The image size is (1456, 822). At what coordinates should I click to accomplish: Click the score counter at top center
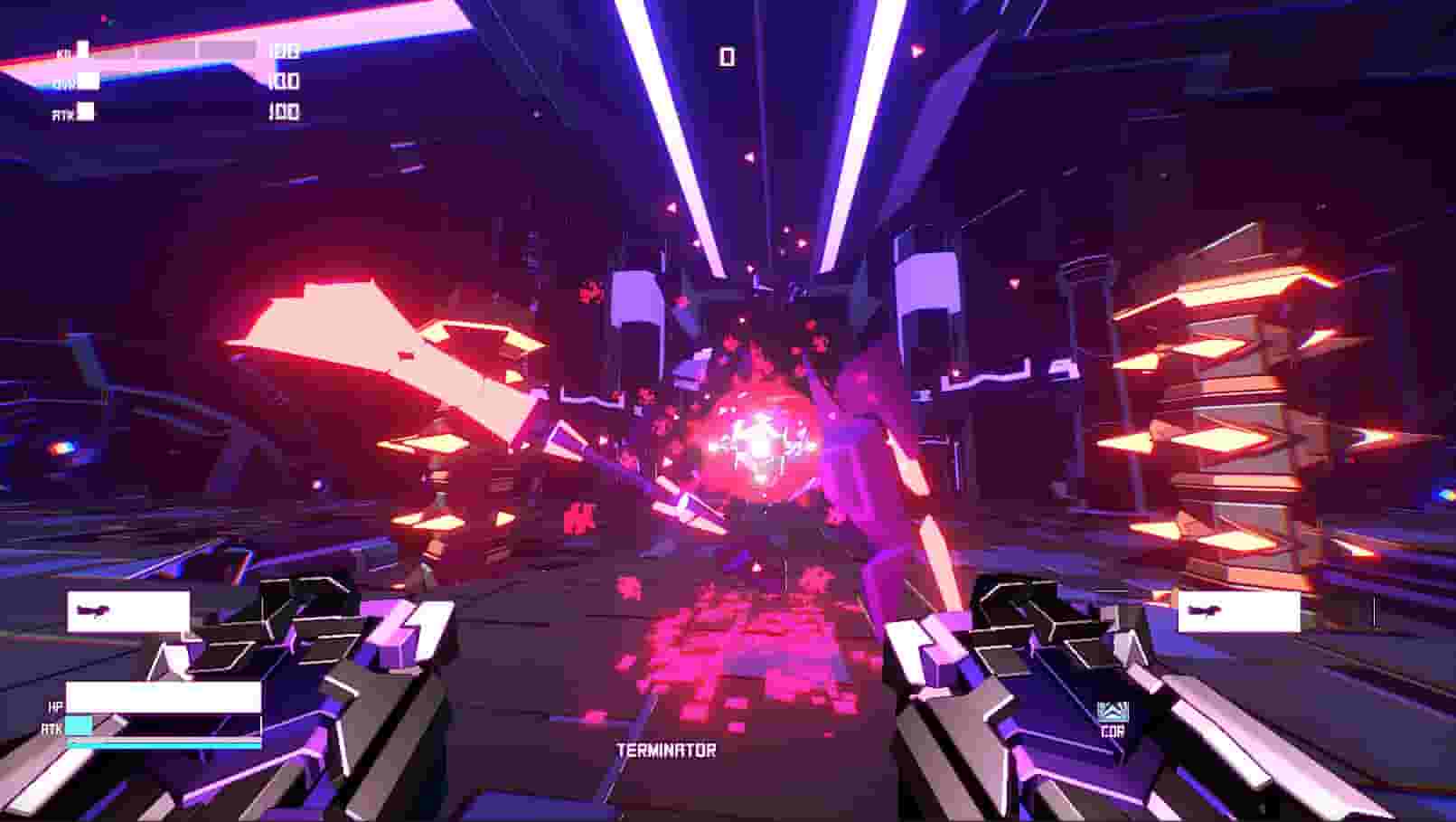728,57
